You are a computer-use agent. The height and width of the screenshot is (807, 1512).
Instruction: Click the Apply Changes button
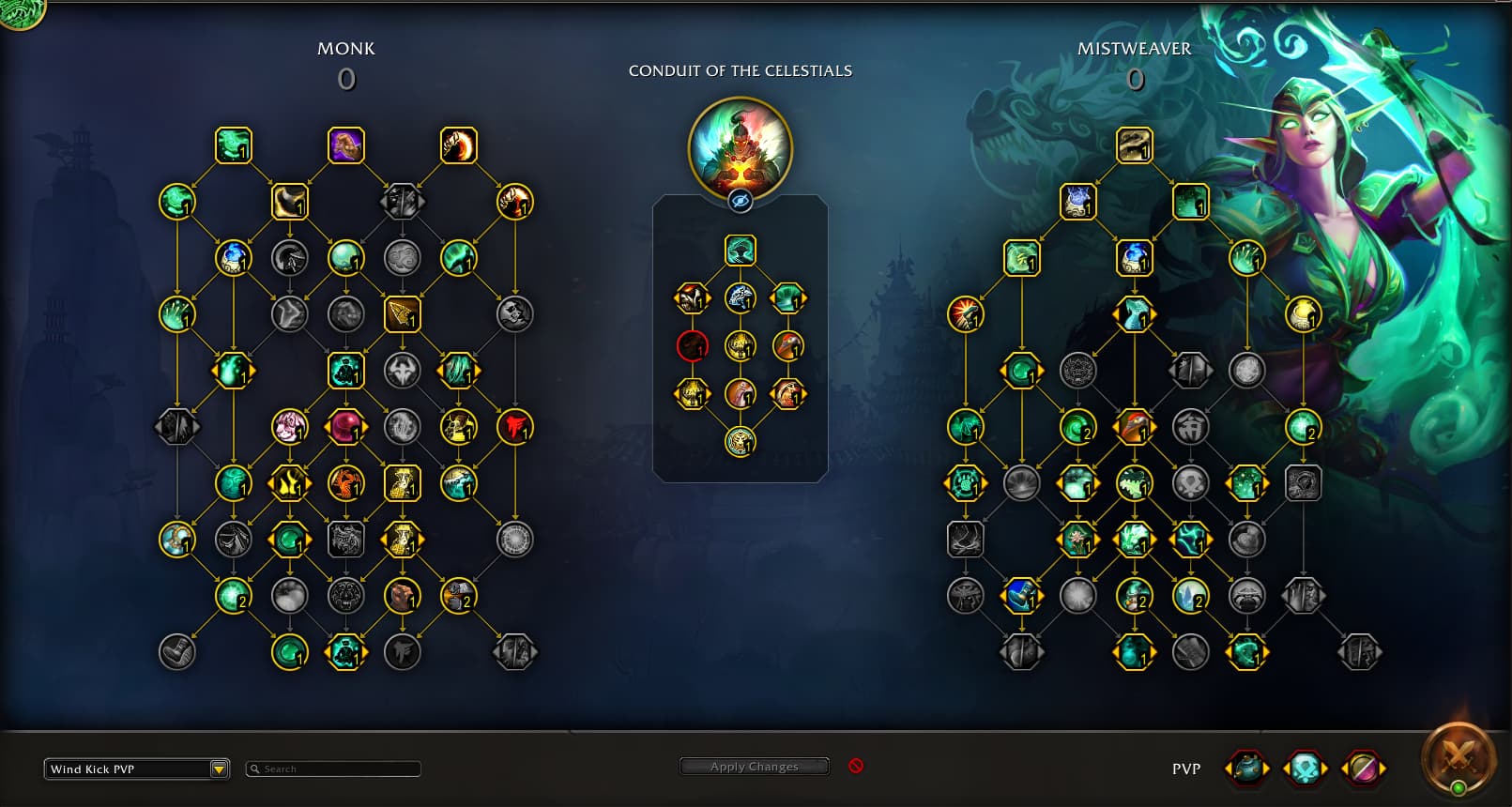tap(754, 767)
